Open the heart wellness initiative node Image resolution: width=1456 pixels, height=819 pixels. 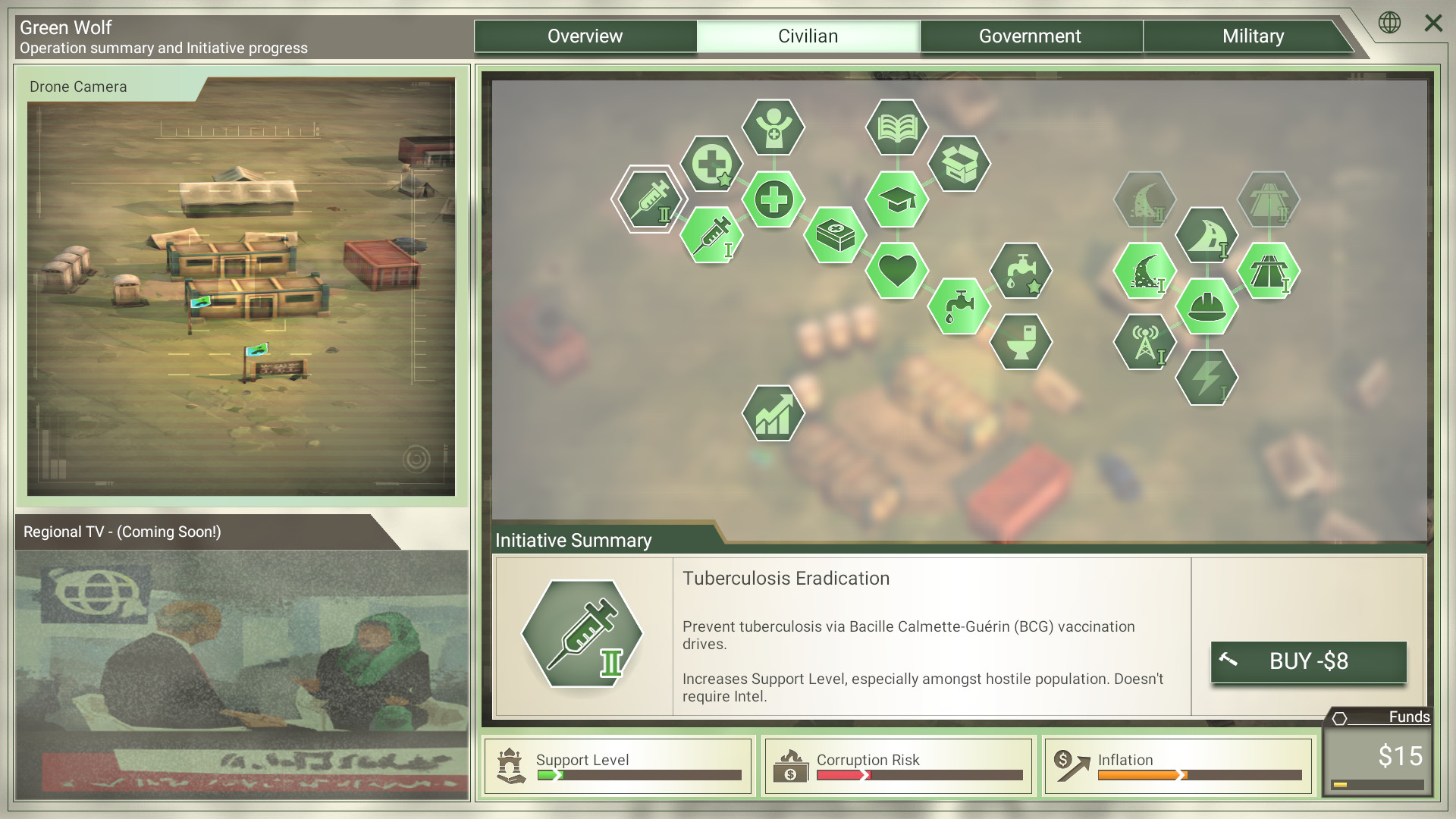point(896,271)
